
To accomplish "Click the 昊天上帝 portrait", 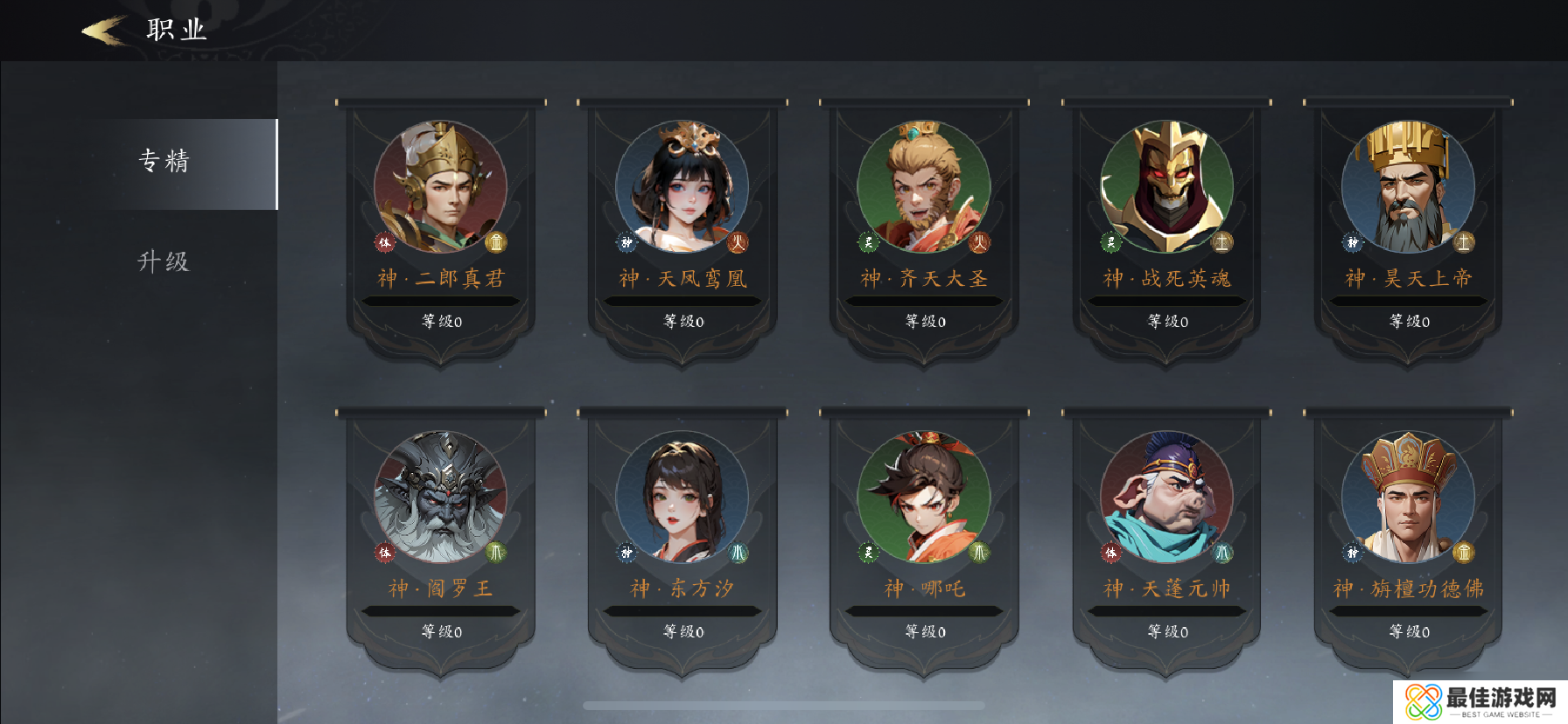I will (x=1407, y=186).
